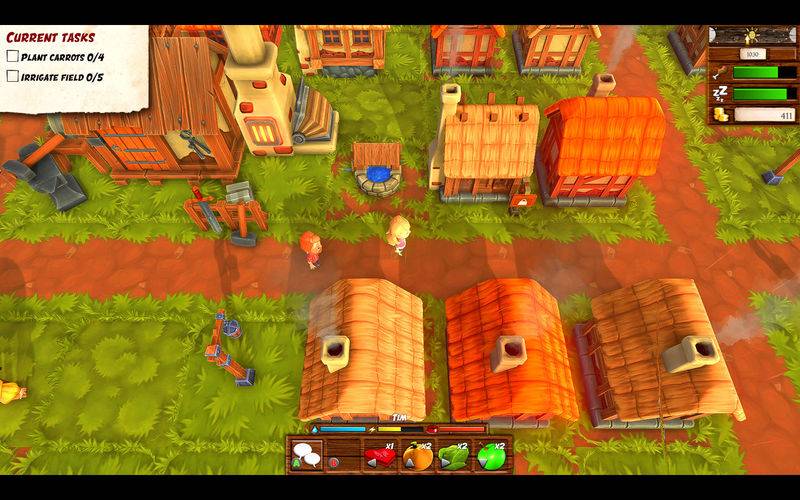Select the green lettuce hotbar slot
This screenshot has height=500, width=800.
coord(453,458)
